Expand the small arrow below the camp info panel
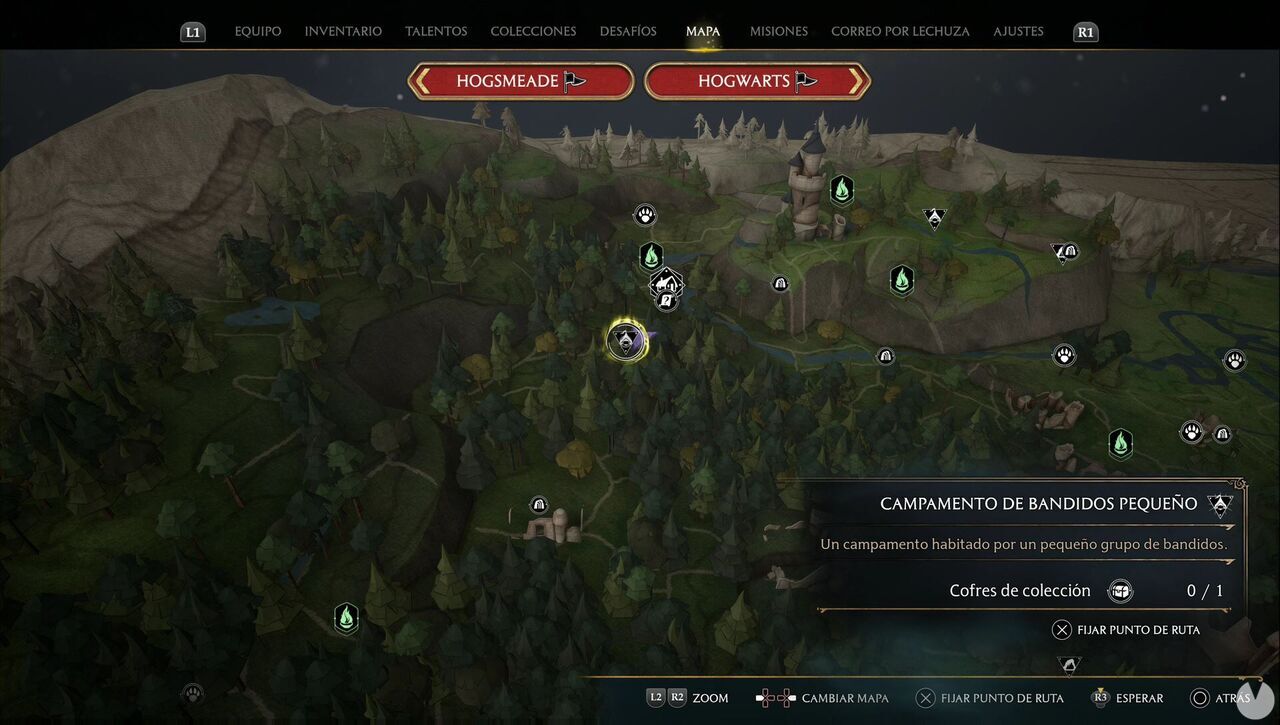This screenshot has width=1280, height=725. 1068,663
